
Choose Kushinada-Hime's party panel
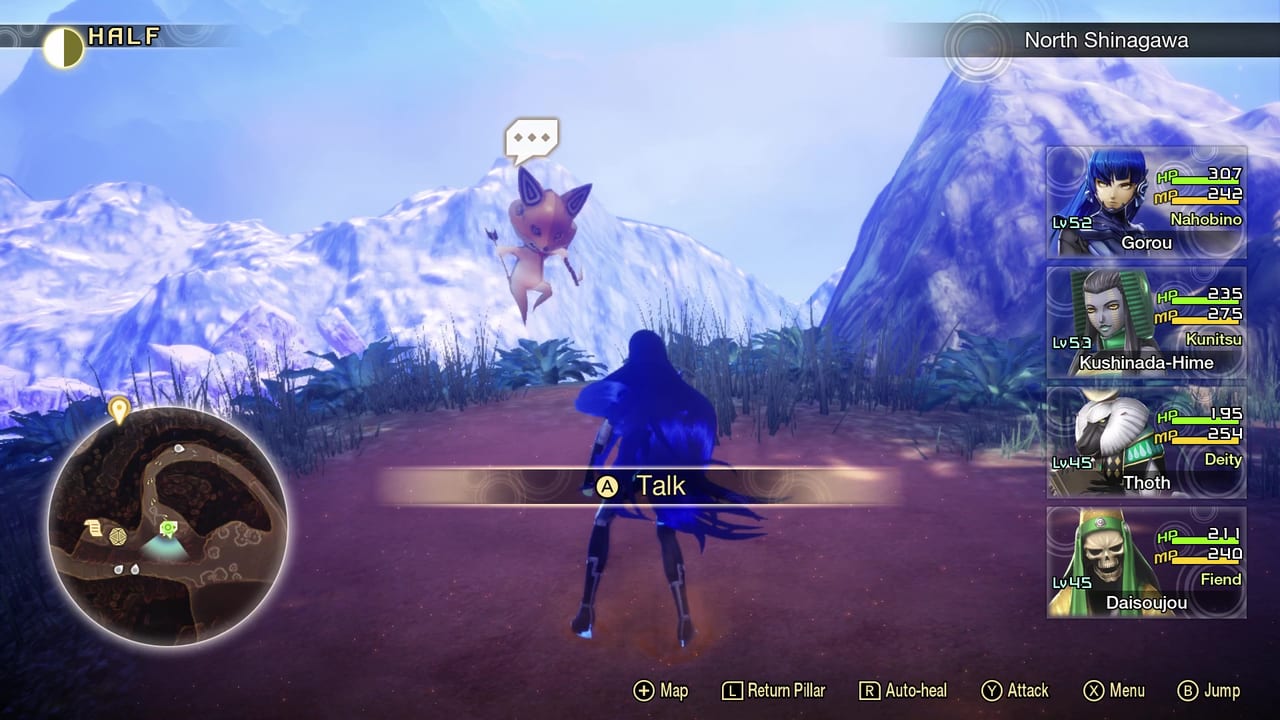click(x=1146, y=323)
